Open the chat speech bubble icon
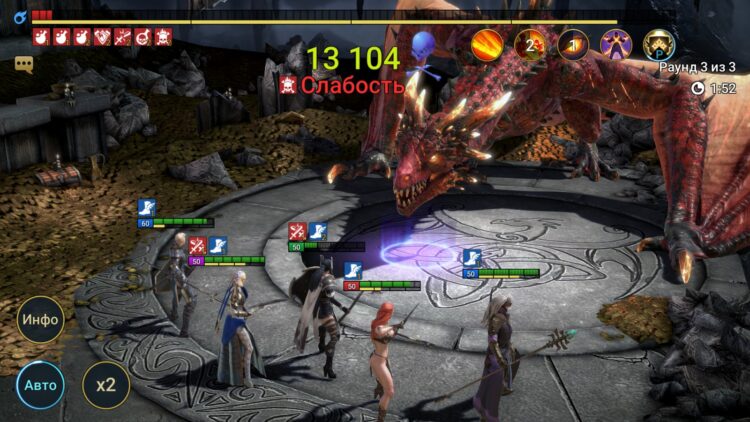 pyautogui.click(x=24, y=64)
